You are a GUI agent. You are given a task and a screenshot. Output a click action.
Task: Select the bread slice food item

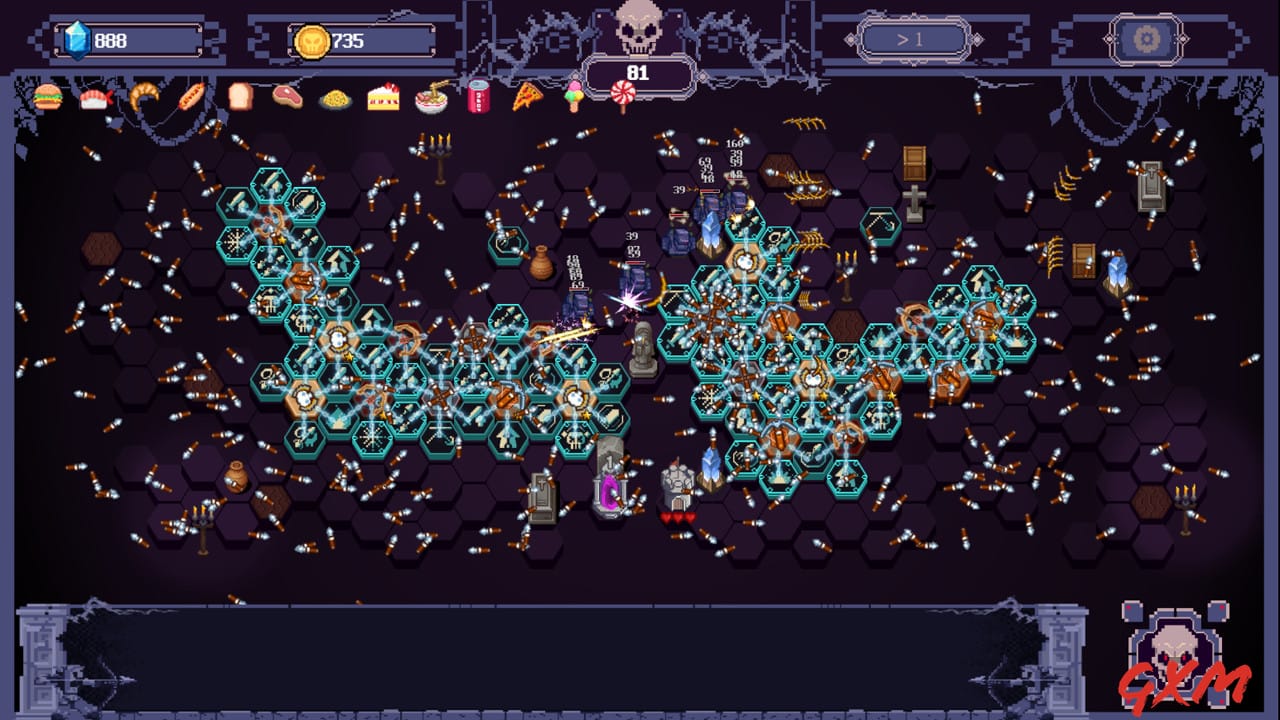click(242, 97)
